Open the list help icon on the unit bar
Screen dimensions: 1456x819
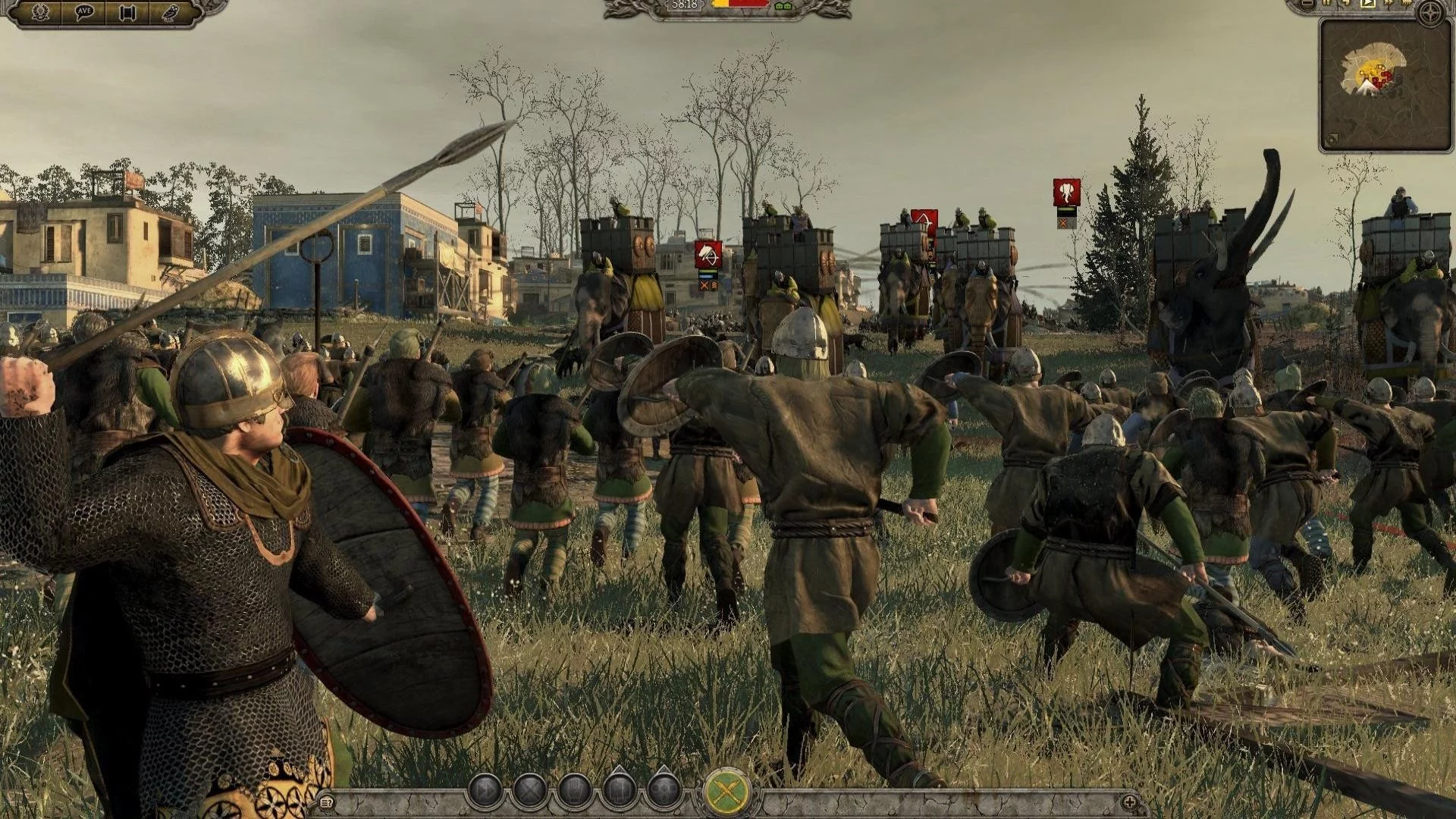(327, 802)
